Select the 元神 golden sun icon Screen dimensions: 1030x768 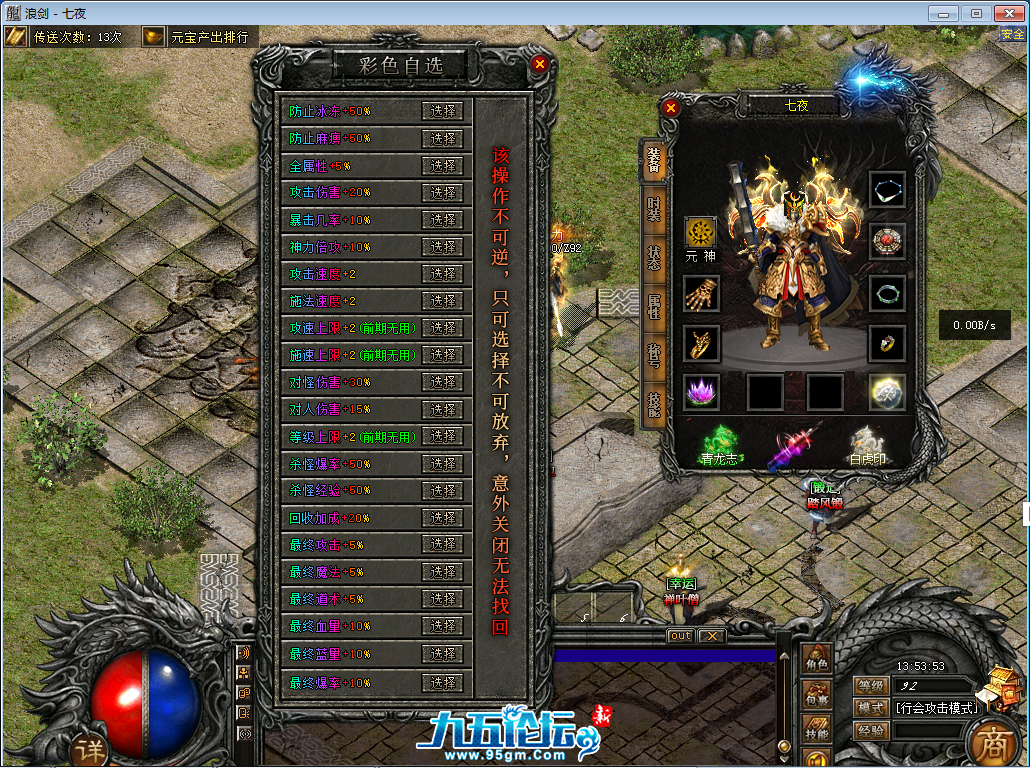[700, 233]
